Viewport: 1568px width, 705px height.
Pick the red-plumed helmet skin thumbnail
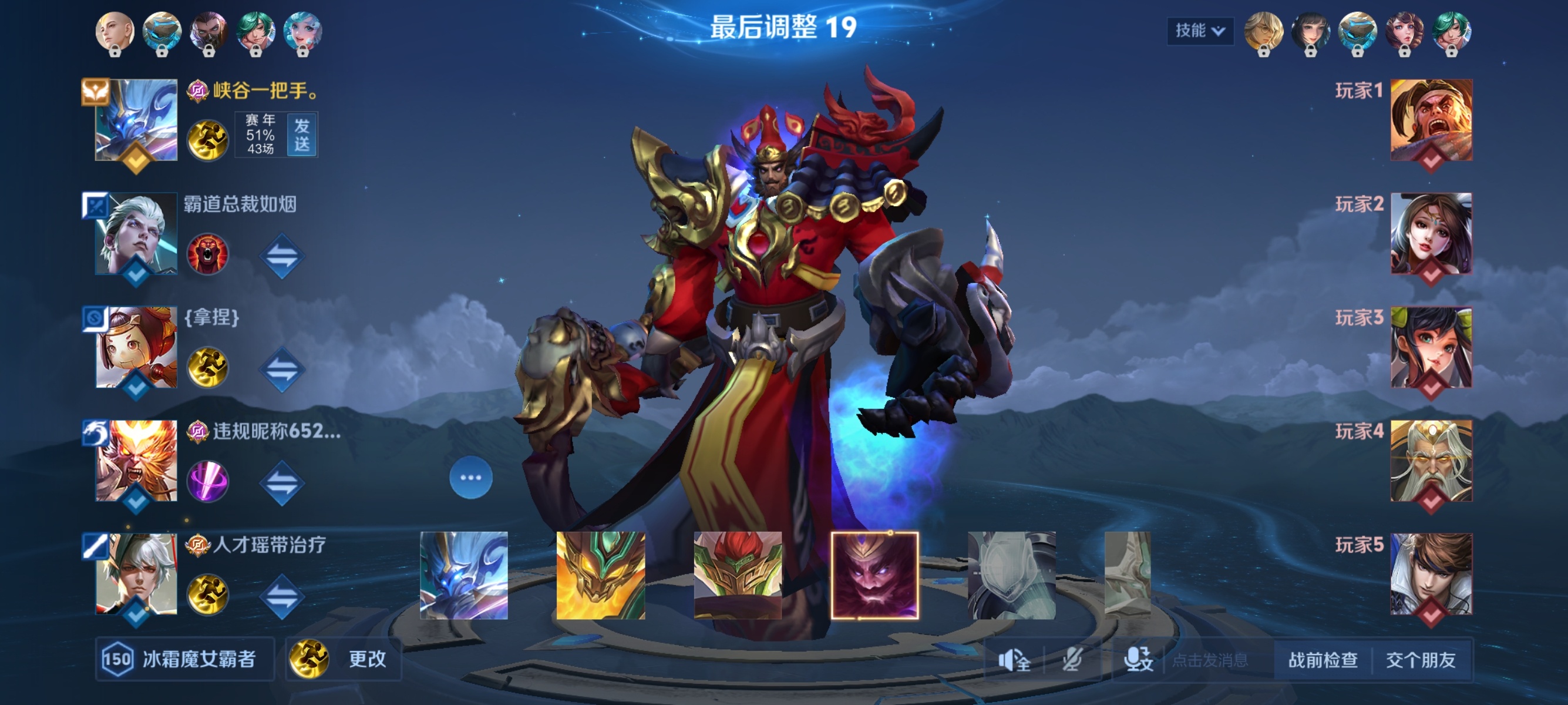pos(738,575)
